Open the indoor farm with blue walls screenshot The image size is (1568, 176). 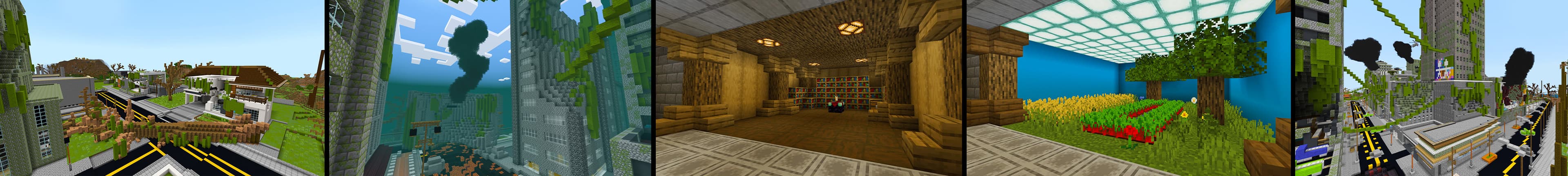click(x=1127, y=88)
